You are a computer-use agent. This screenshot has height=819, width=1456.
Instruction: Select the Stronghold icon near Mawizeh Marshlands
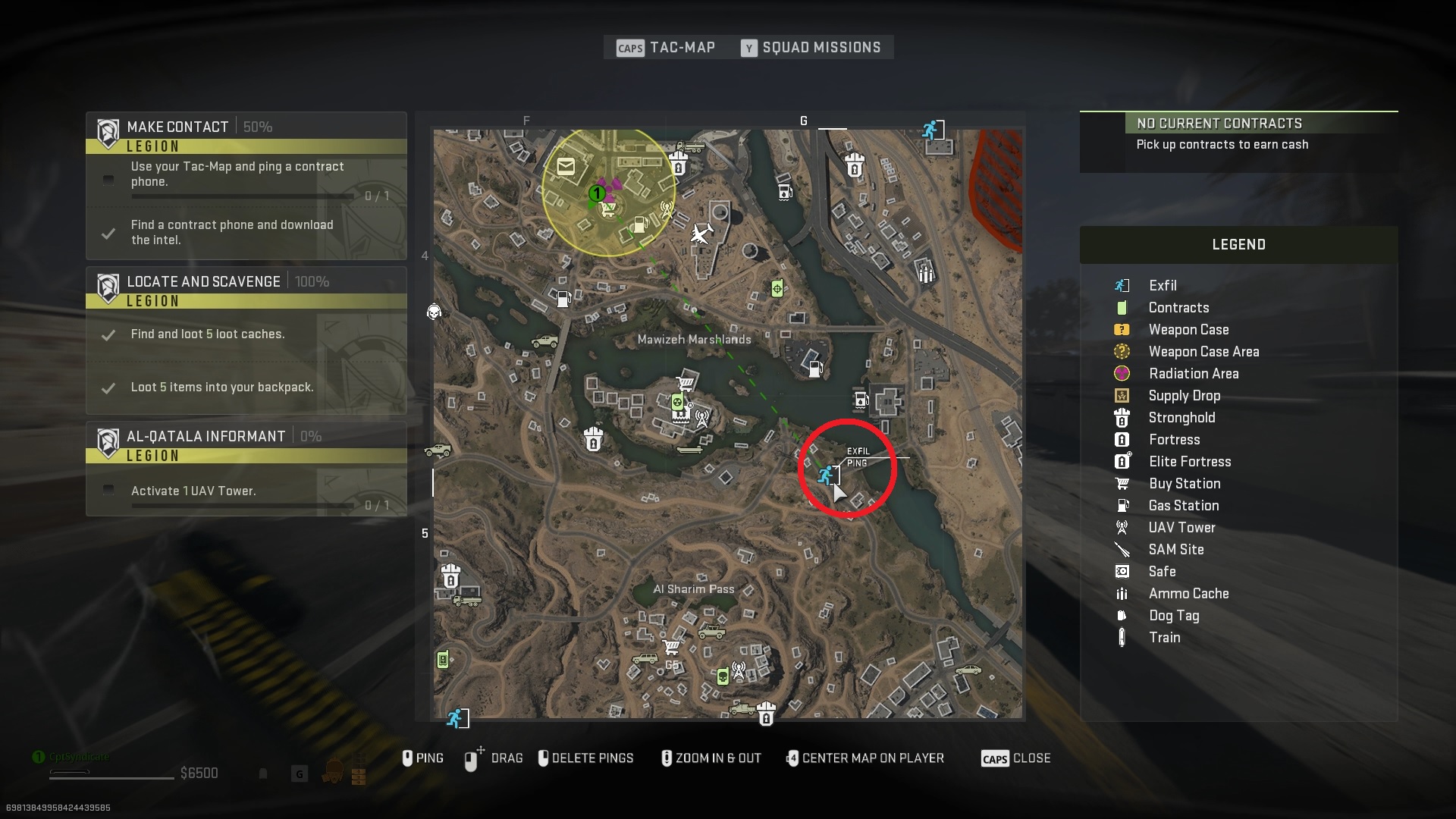tap(595, 438)
